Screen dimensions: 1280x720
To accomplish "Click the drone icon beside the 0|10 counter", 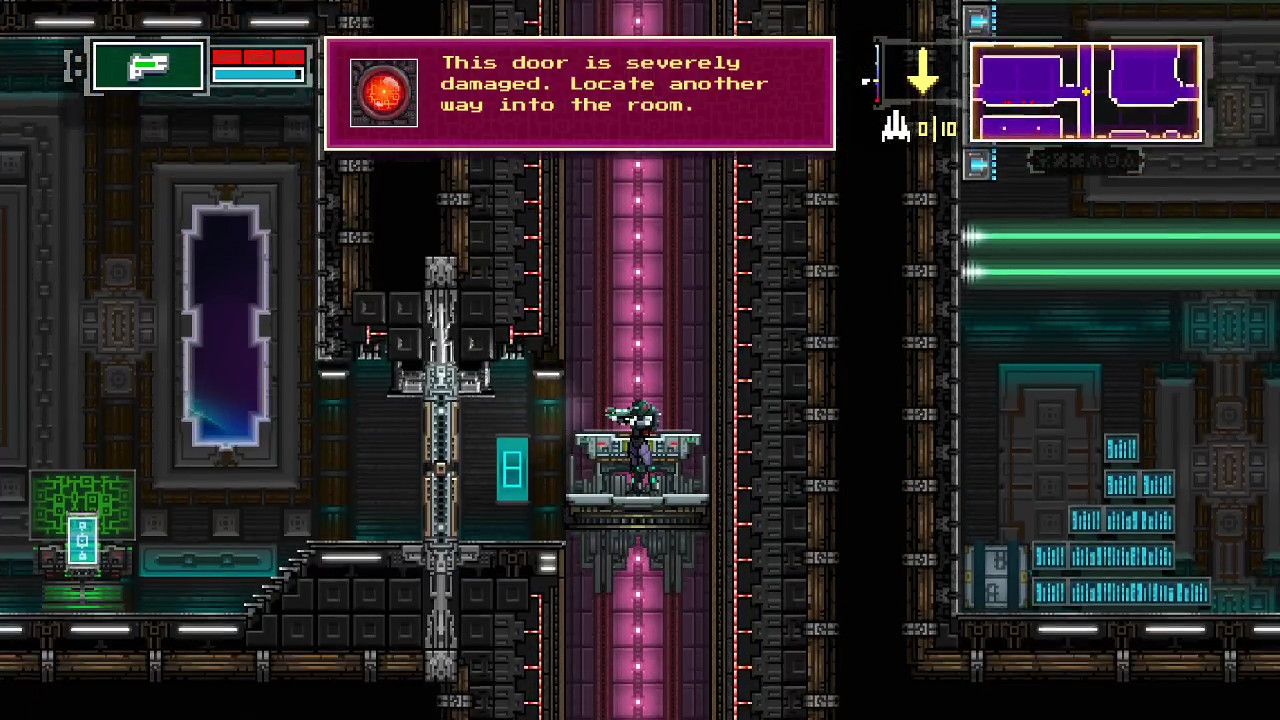I will (895, 128).
